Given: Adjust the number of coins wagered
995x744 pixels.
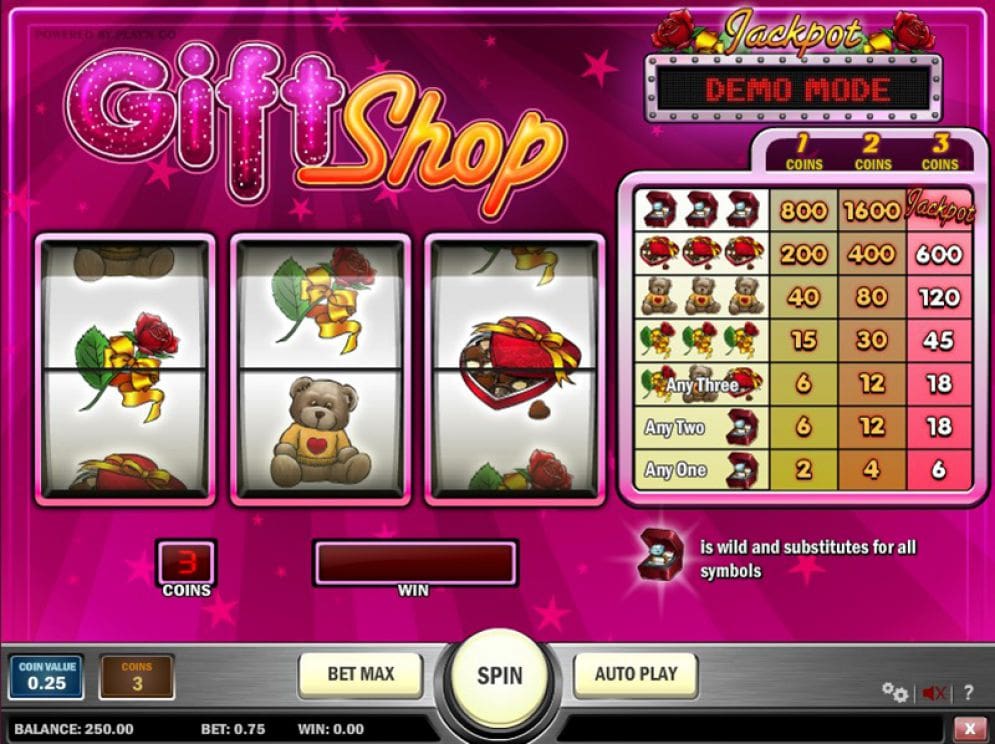Looking at the screenshot, I should click(x=137, y=677).
